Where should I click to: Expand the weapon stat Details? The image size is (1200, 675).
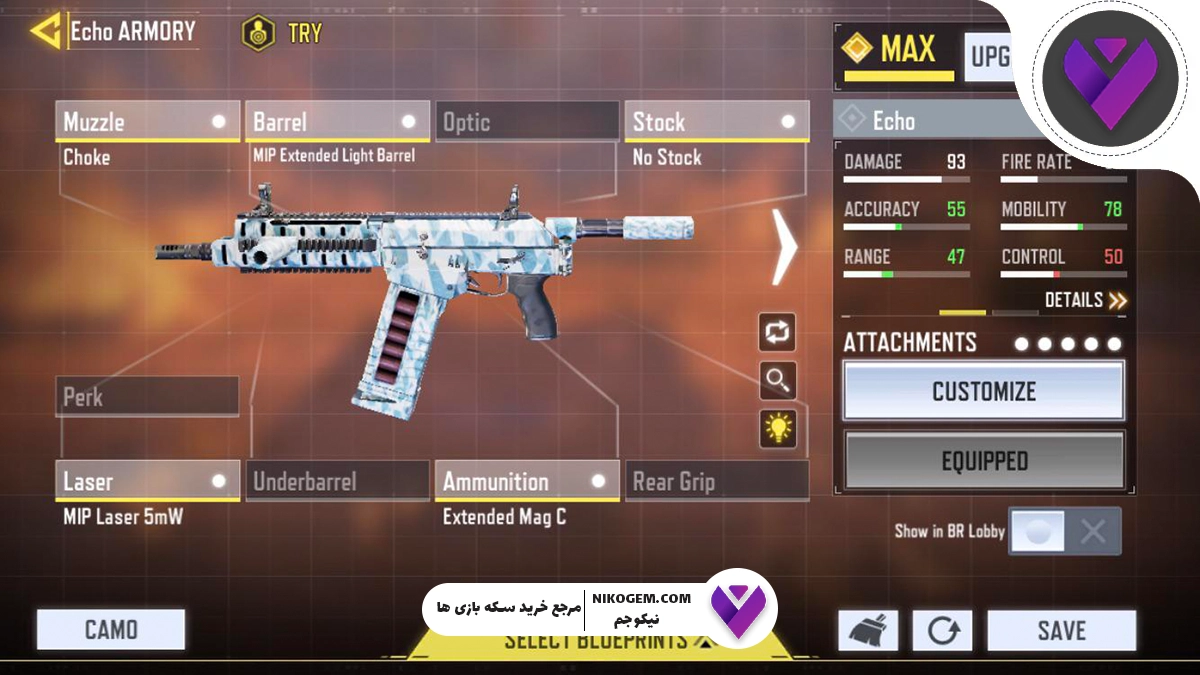[1086, 300]
